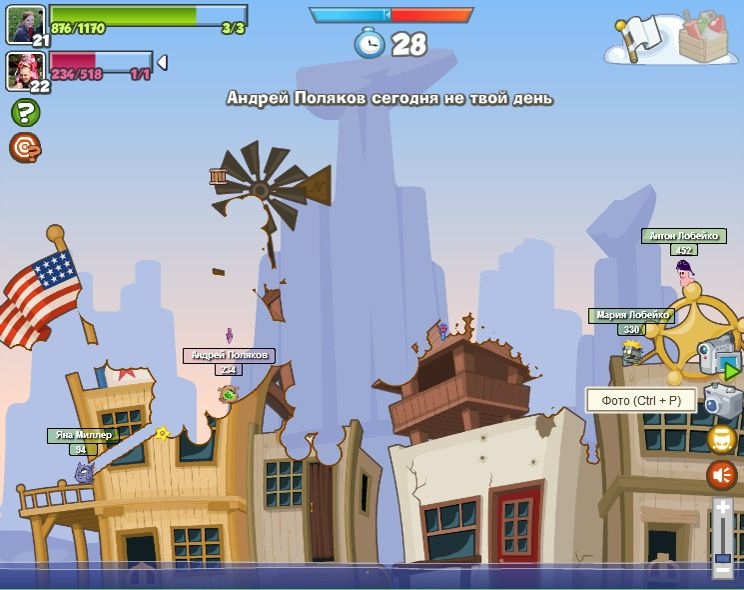
Task: Click the yellow face icon button
Action: (722, 438)
